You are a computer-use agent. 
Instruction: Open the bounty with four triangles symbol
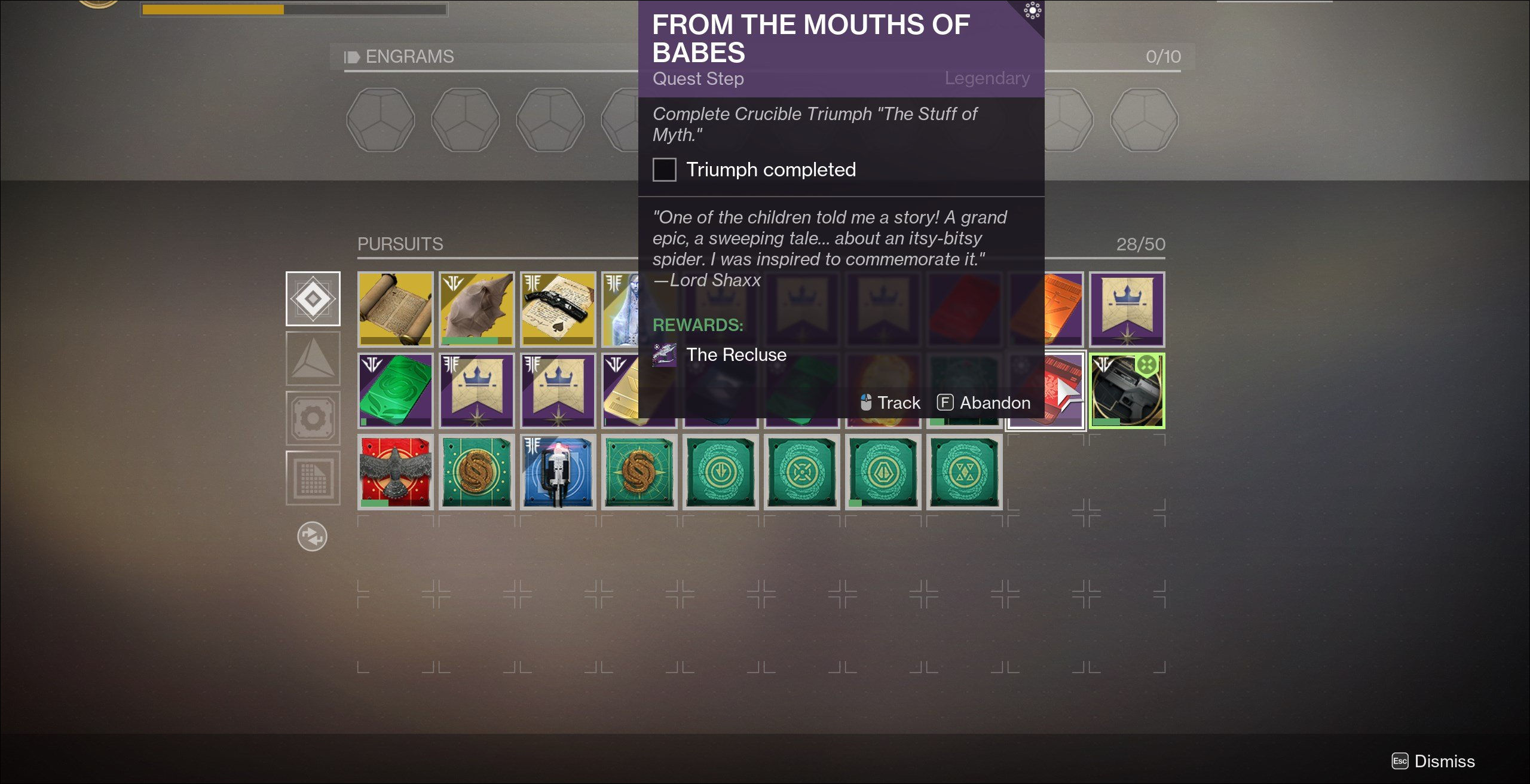[x=964, y=471]
